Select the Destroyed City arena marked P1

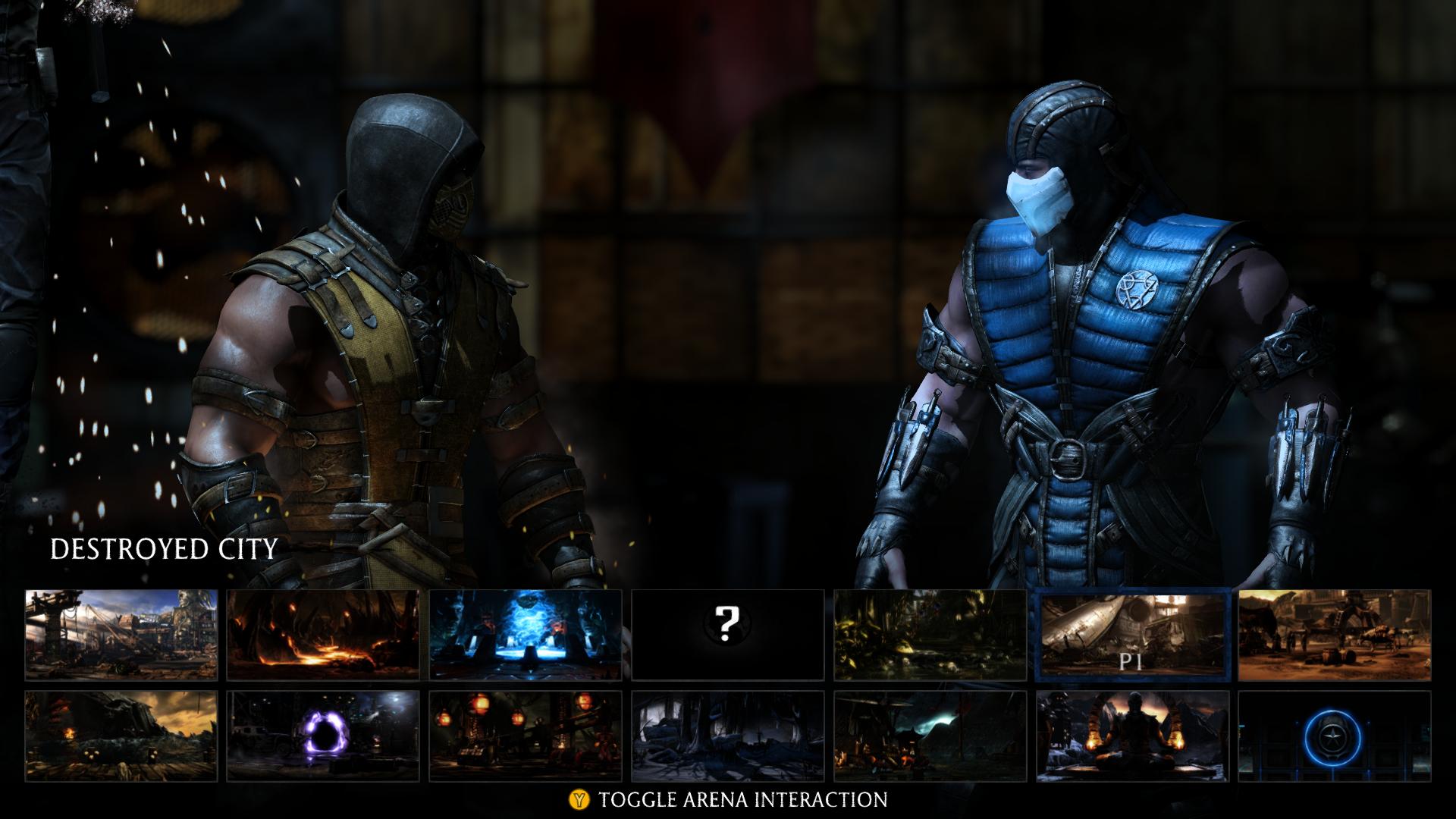pos(1133,635)
